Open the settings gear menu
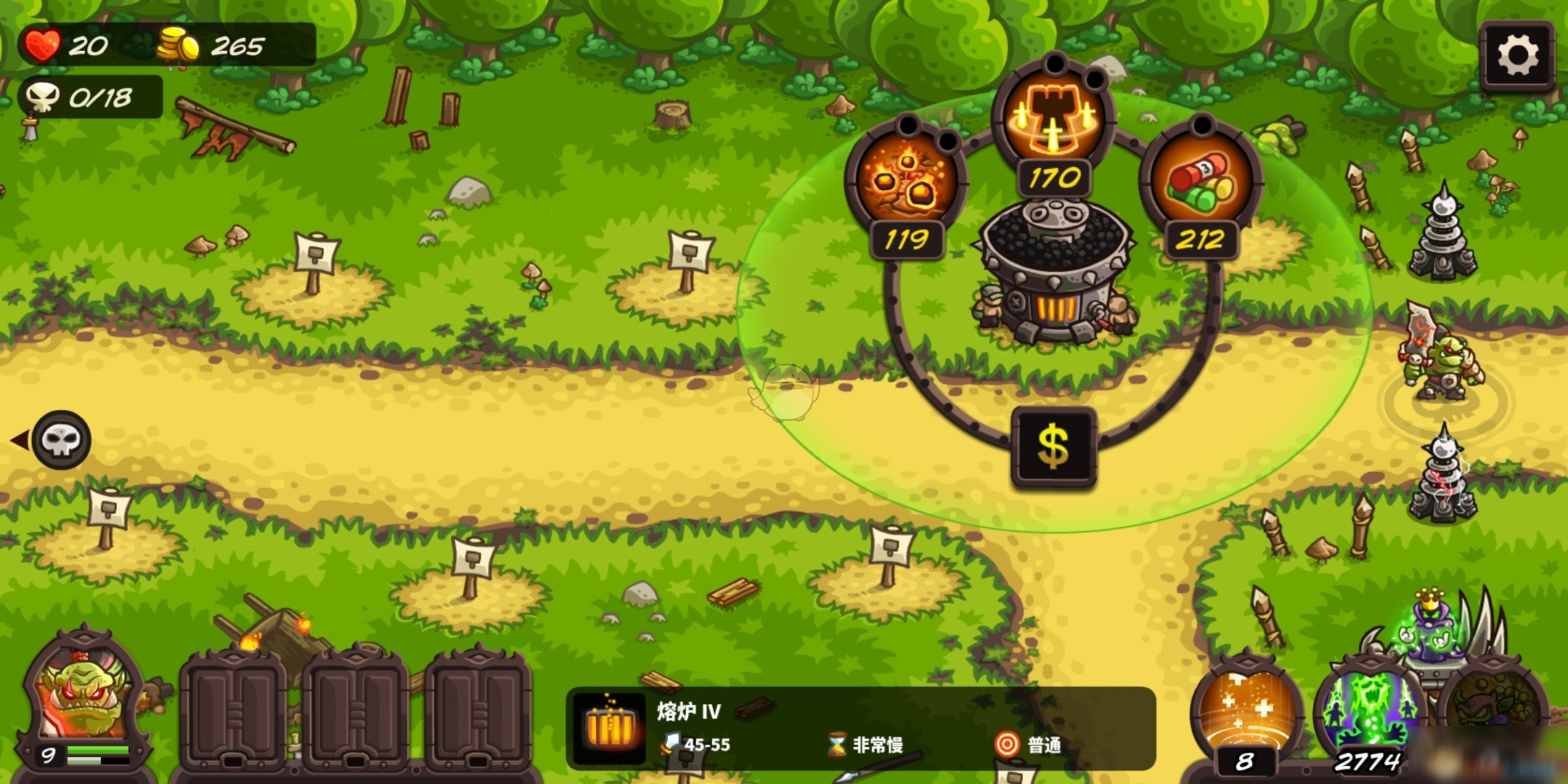The width and height of the screenshot is (1568, 784). tap(1516, 52)
